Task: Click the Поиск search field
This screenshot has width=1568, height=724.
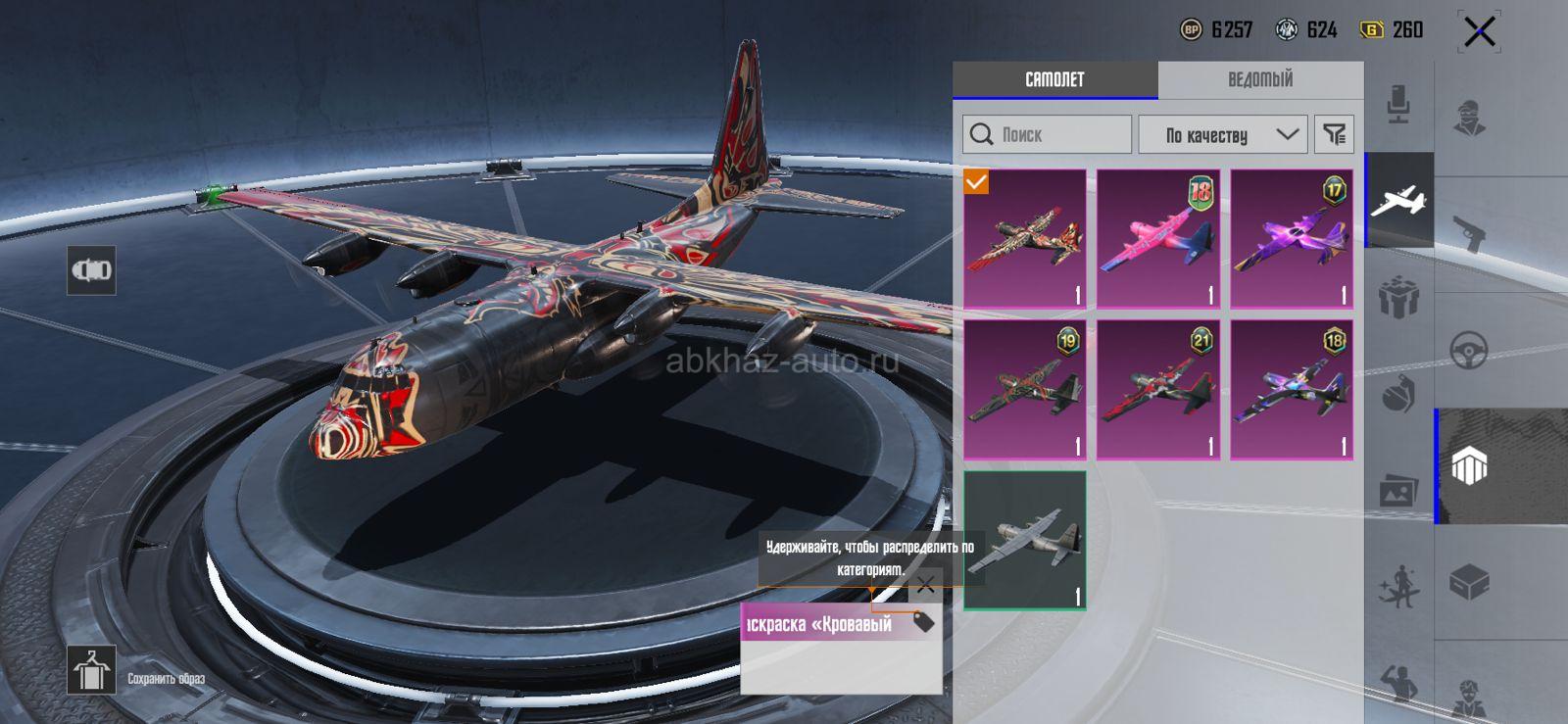Action: pos(1048,134)
